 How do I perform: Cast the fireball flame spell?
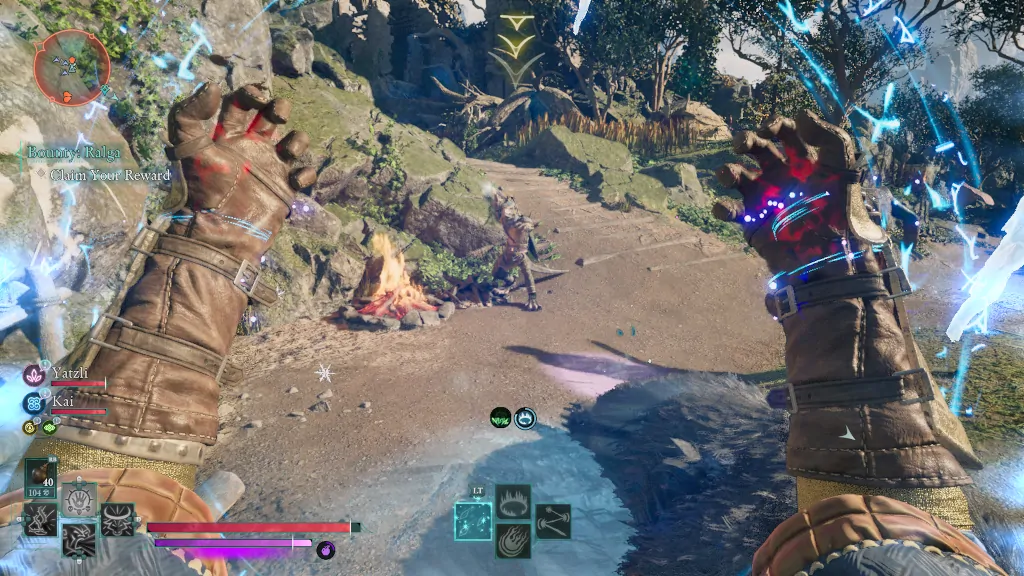point(513,541)
